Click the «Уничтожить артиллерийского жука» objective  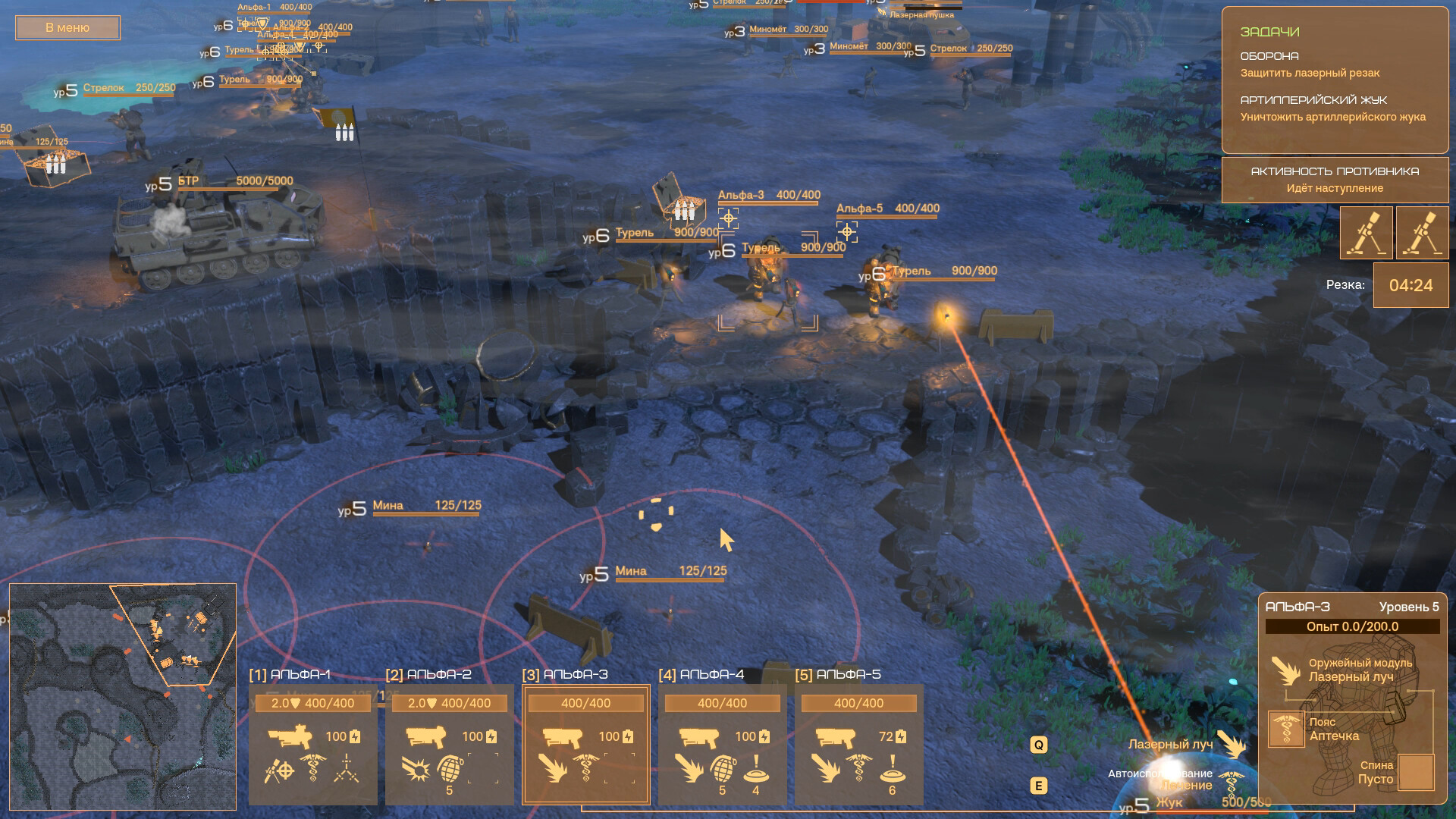(x=1332, y=118)
